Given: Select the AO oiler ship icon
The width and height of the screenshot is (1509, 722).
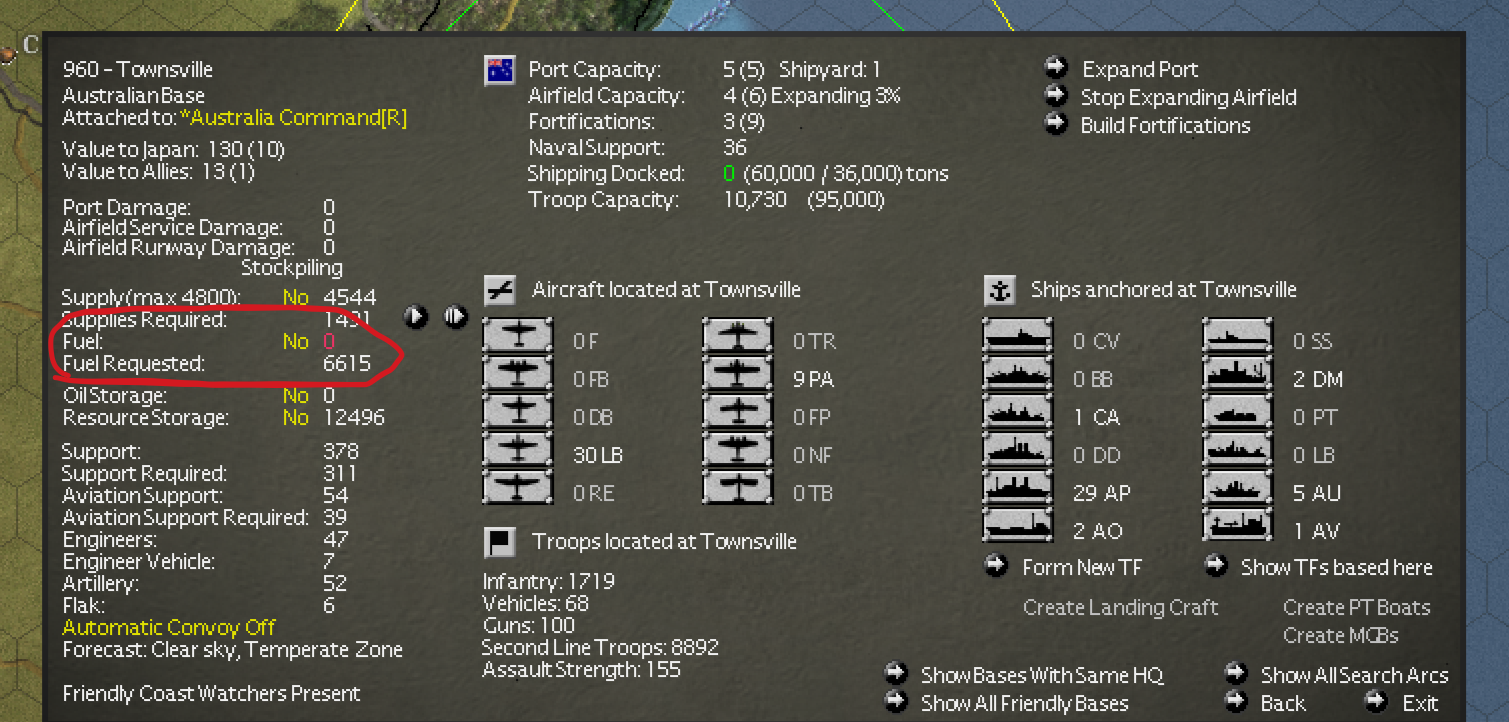Looking at the screenshot, I should (1017, 530).
